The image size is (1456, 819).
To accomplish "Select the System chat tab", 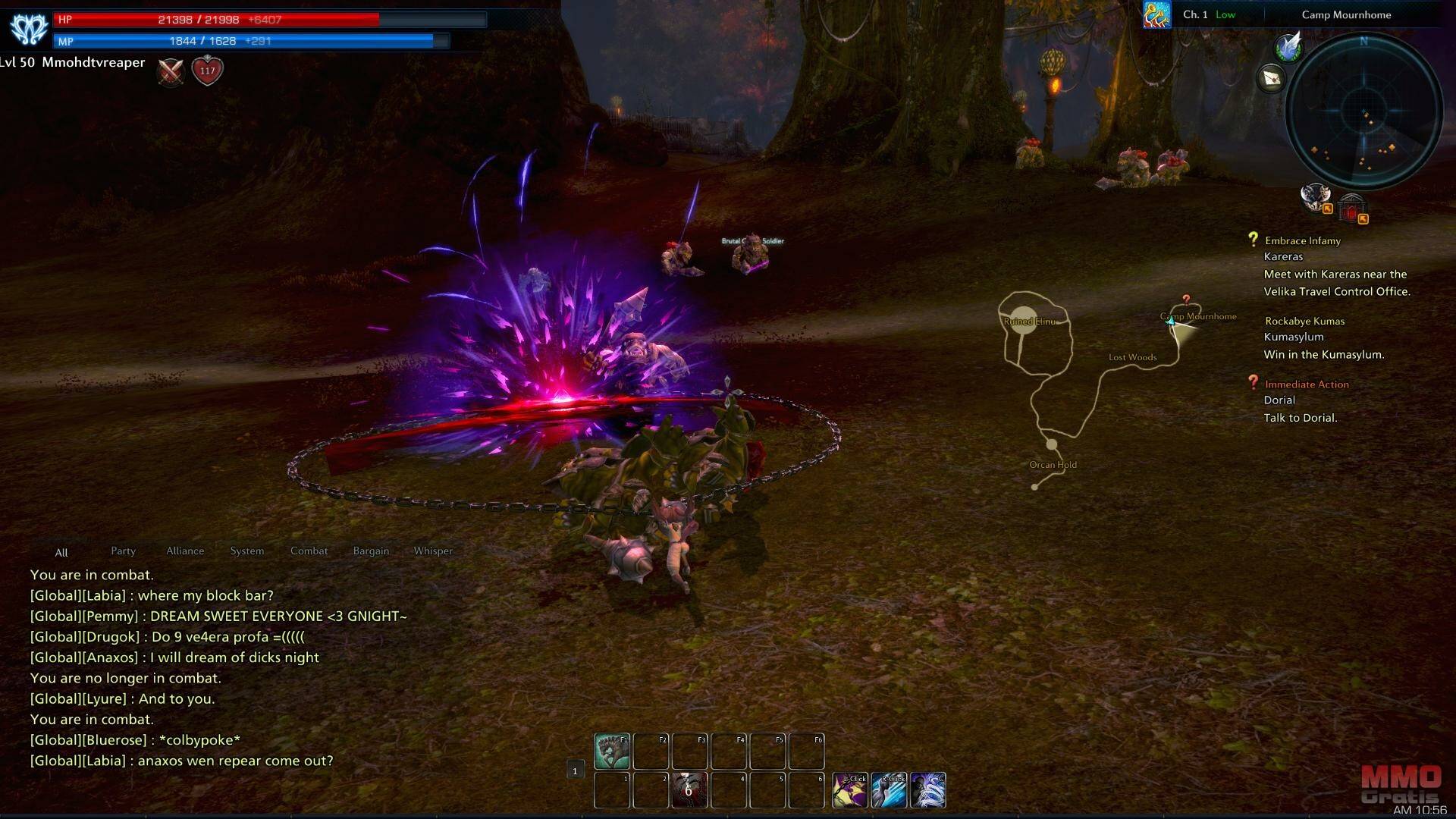I will [247, 551].
